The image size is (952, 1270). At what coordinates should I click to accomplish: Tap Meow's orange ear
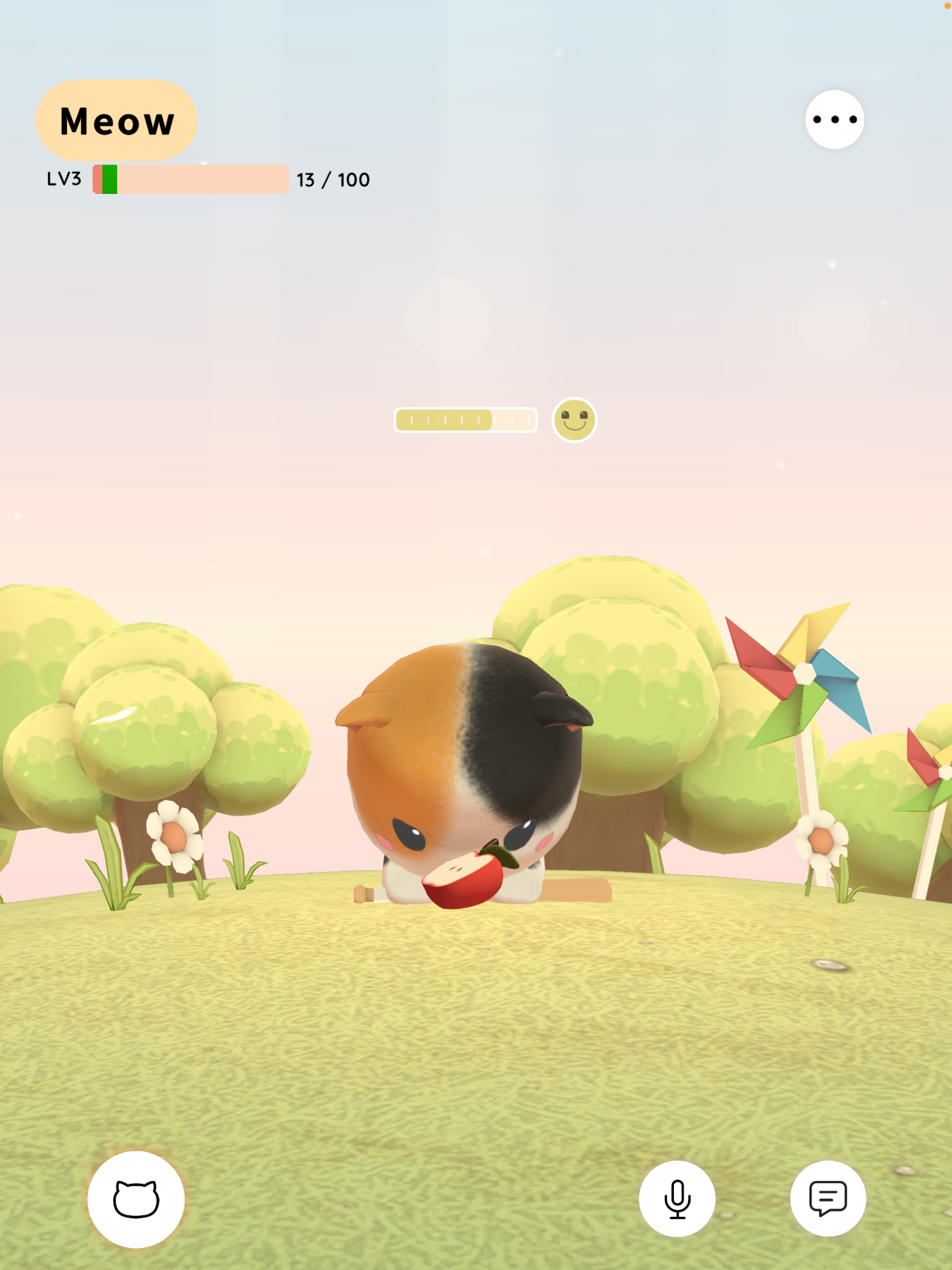(367, 709)
